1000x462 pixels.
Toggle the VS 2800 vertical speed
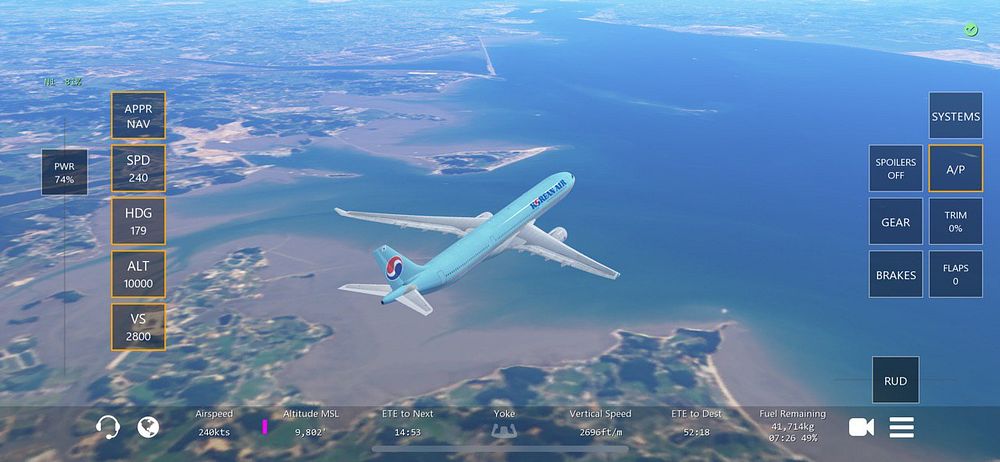pyautogui.click(x=138, y=327)
